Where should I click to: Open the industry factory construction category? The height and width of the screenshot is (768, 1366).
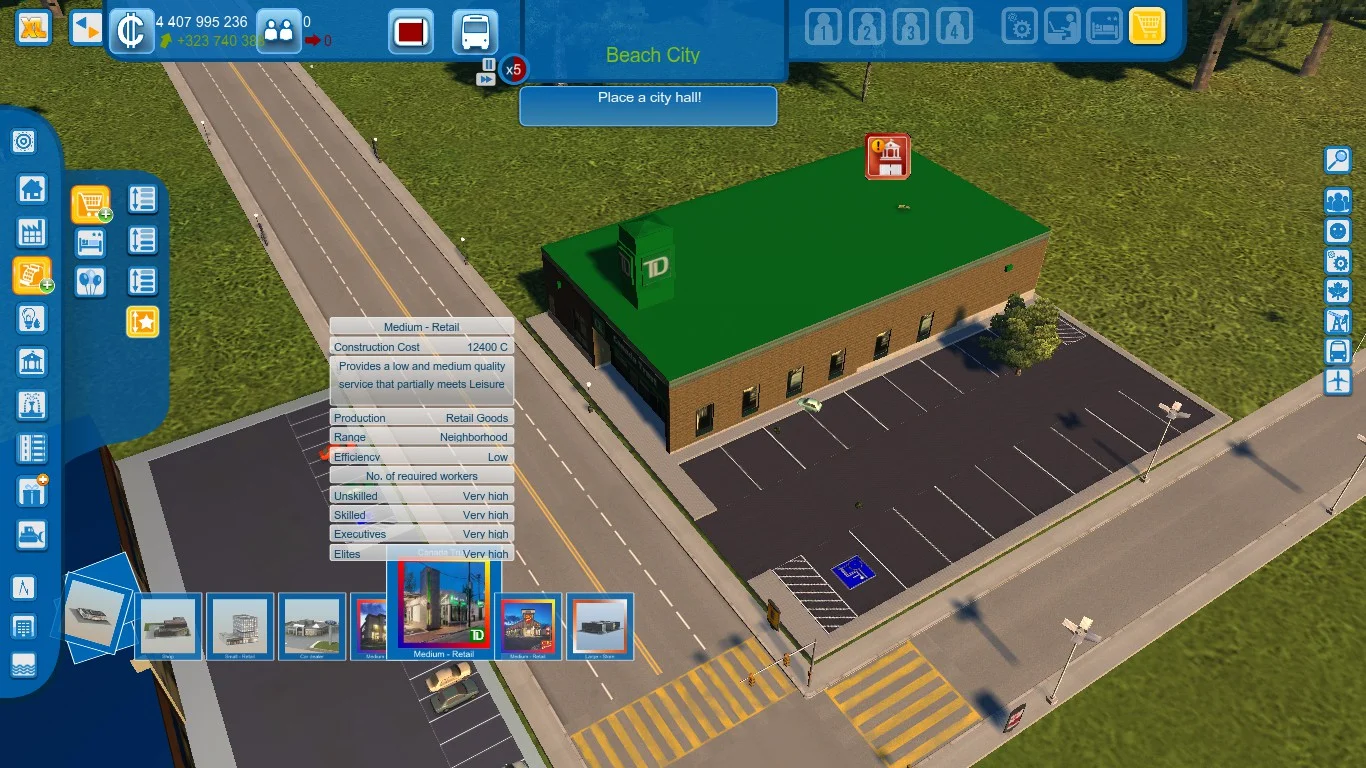pos(32,233)
